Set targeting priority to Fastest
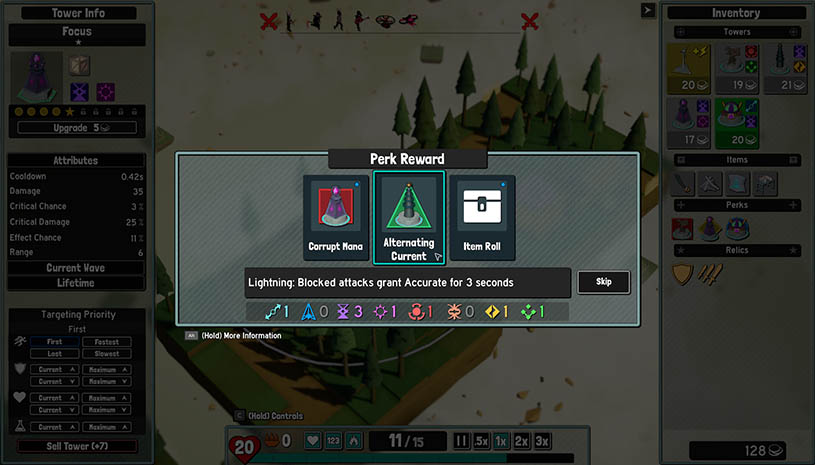Screen dimensions: 815x465 pyautogui.click(x=107, y=342)
